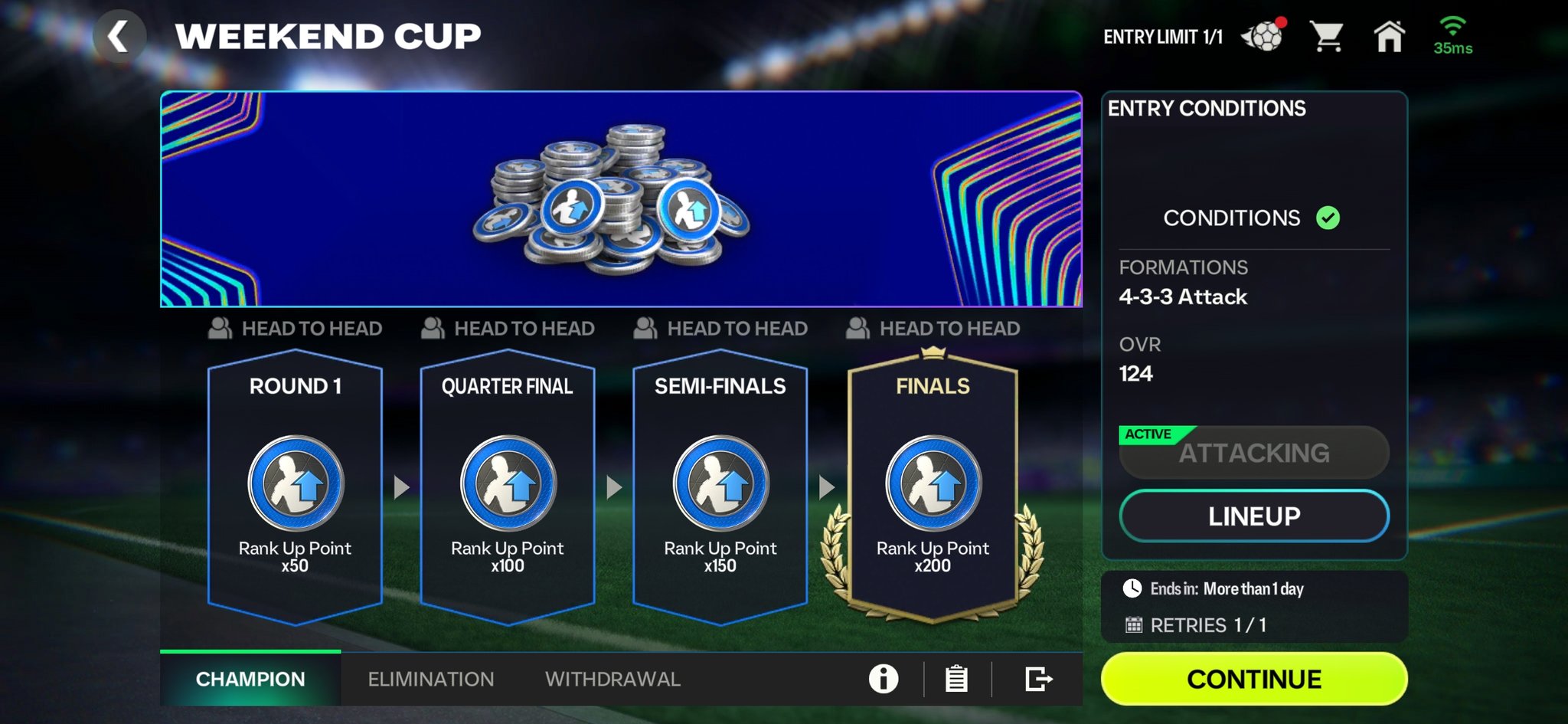Image resolution: width=1568 pixels, height=724 pixels.
Task: Click the exit door icon
Action: [x=1038, y=679]
